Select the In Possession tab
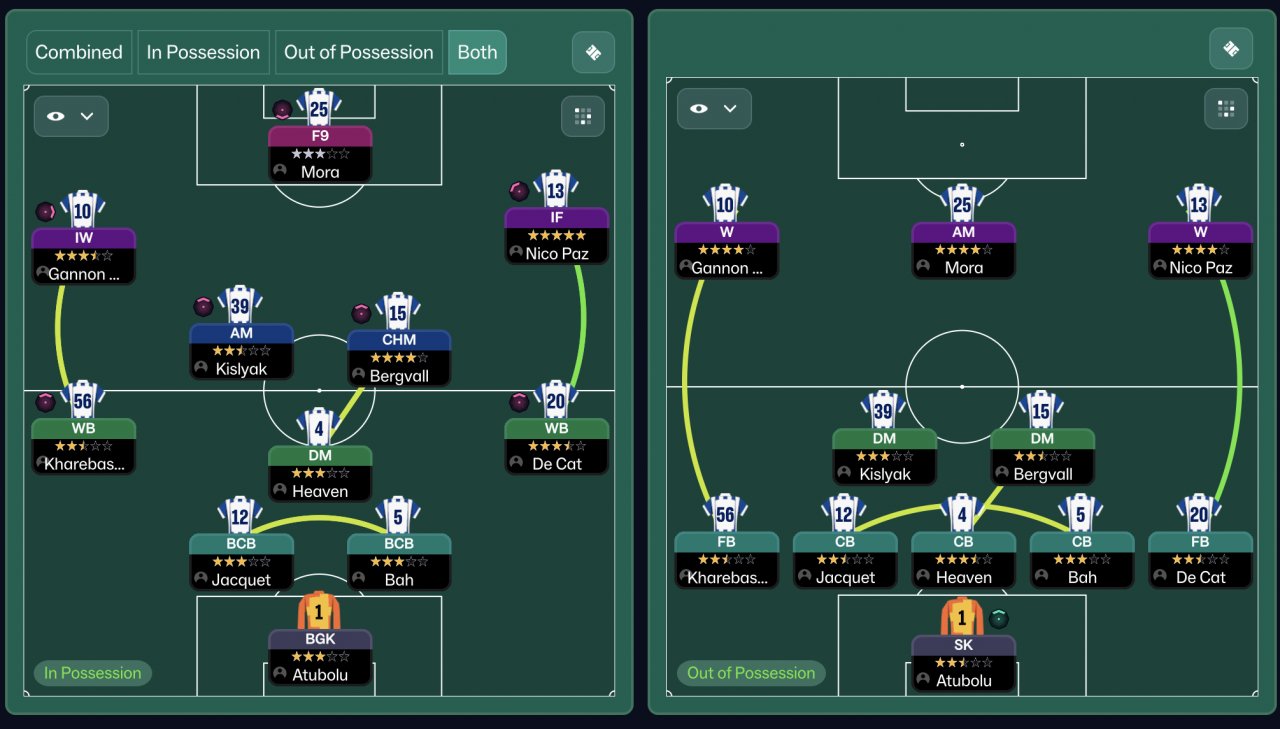This screenshot has height=729, width=1280. [x=204, y=52]
